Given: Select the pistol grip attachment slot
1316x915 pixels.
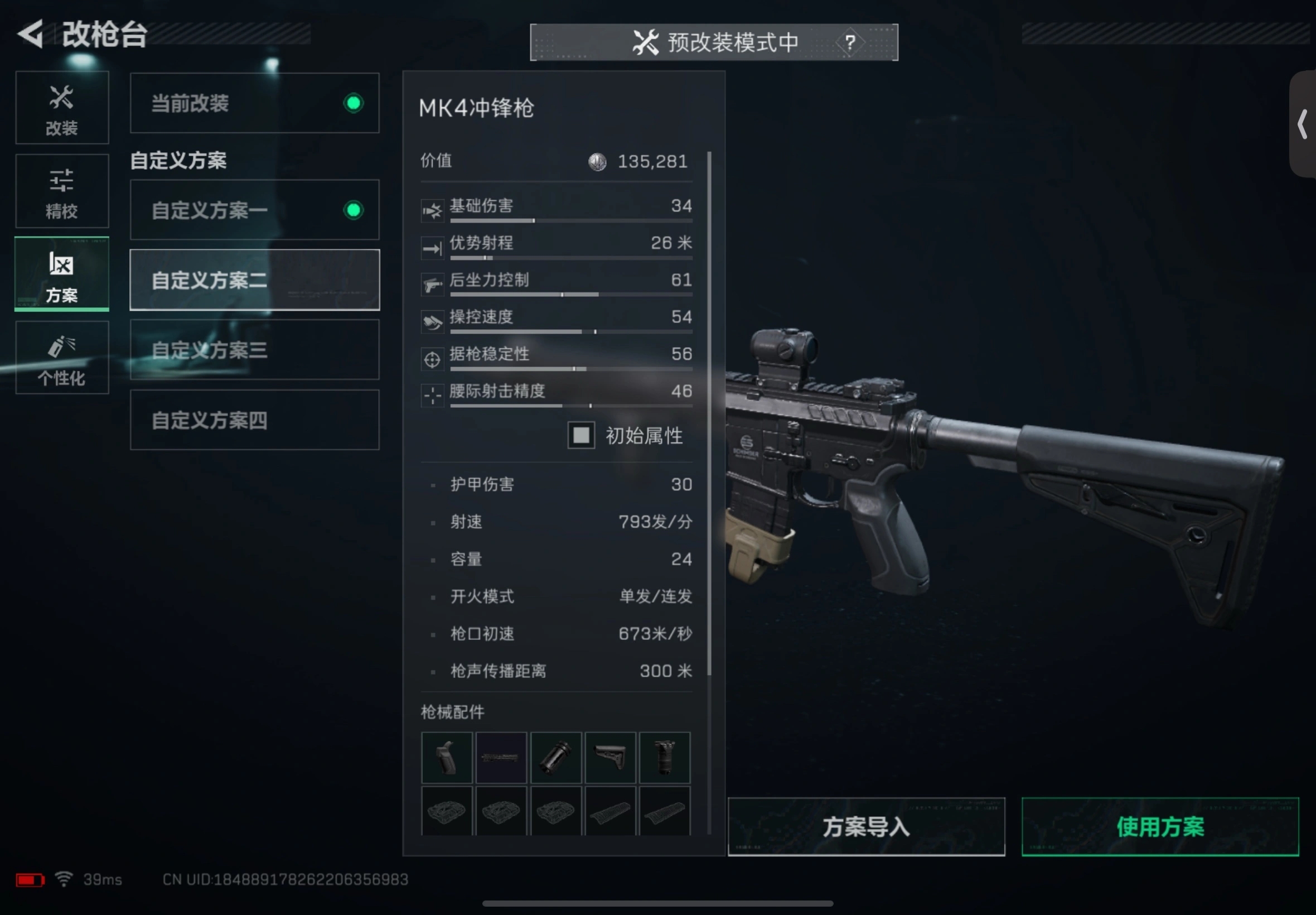Looking at the screenshot, I should pos(446,757).
